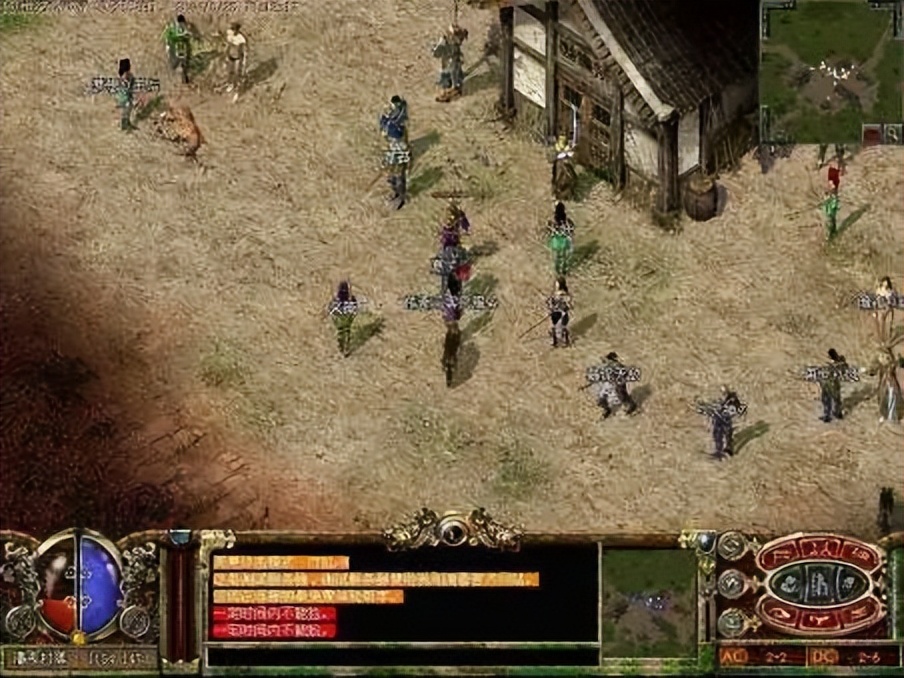Click the red square button on the minimap
The image size is (904, 678).
point(870,133)
